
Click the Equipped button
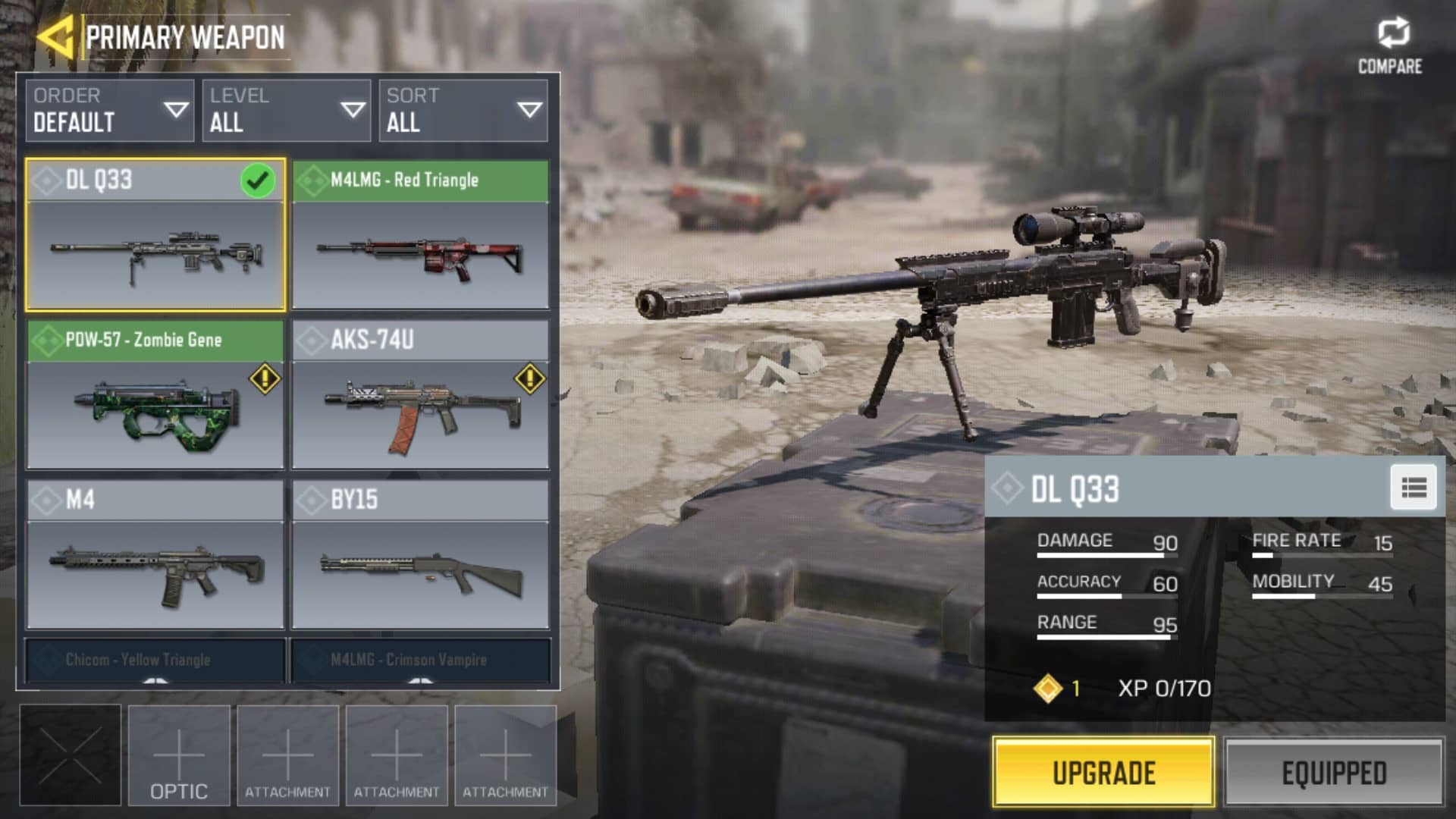pos(1334,773)
